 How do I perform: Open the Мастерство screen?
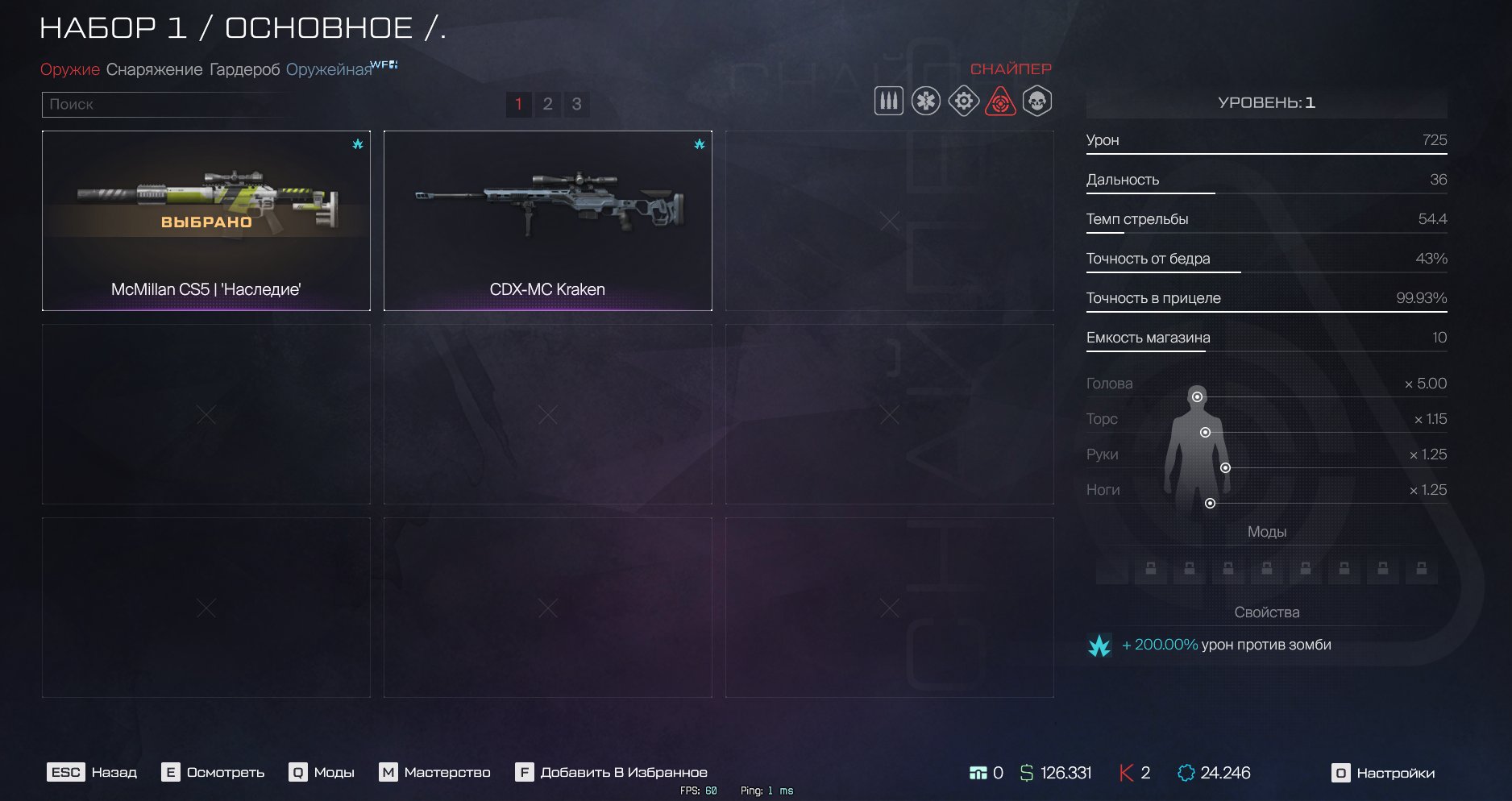(x=435, y=773)
